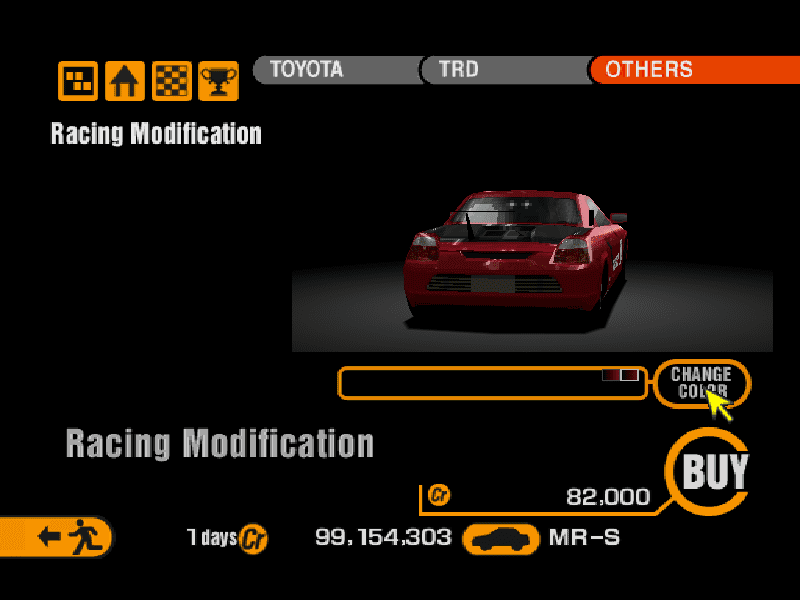Go to the home icon
This screenshot has height=600, width=800.
[125, 81]
